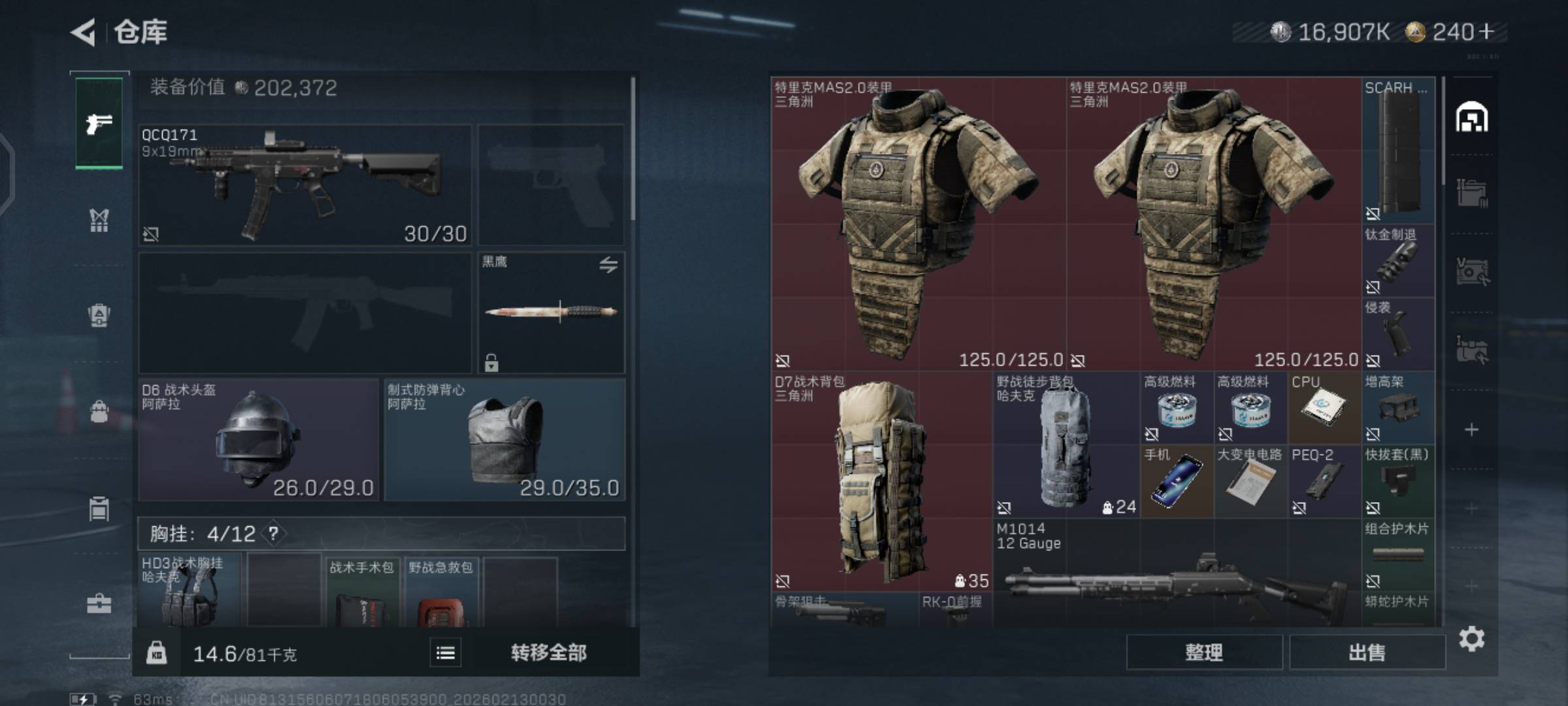Select the 野战徒步背包 in stash
The height and width of the screenshot is (706, 1568).
tap(1066, 445)
